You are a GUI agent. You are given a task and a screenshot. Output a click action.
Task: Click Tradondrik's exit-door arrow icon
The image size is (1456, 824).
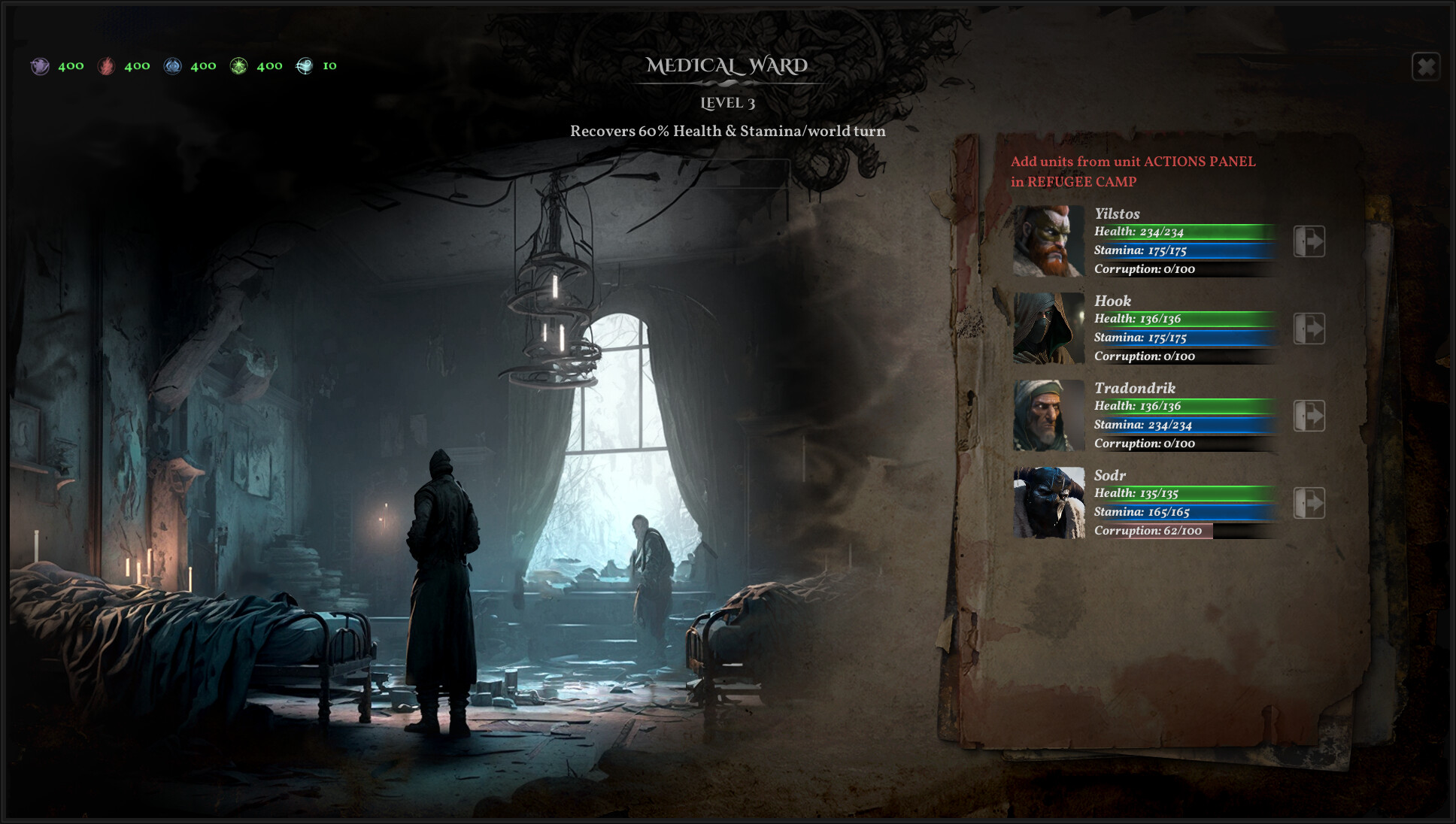tap(1310, 416)
